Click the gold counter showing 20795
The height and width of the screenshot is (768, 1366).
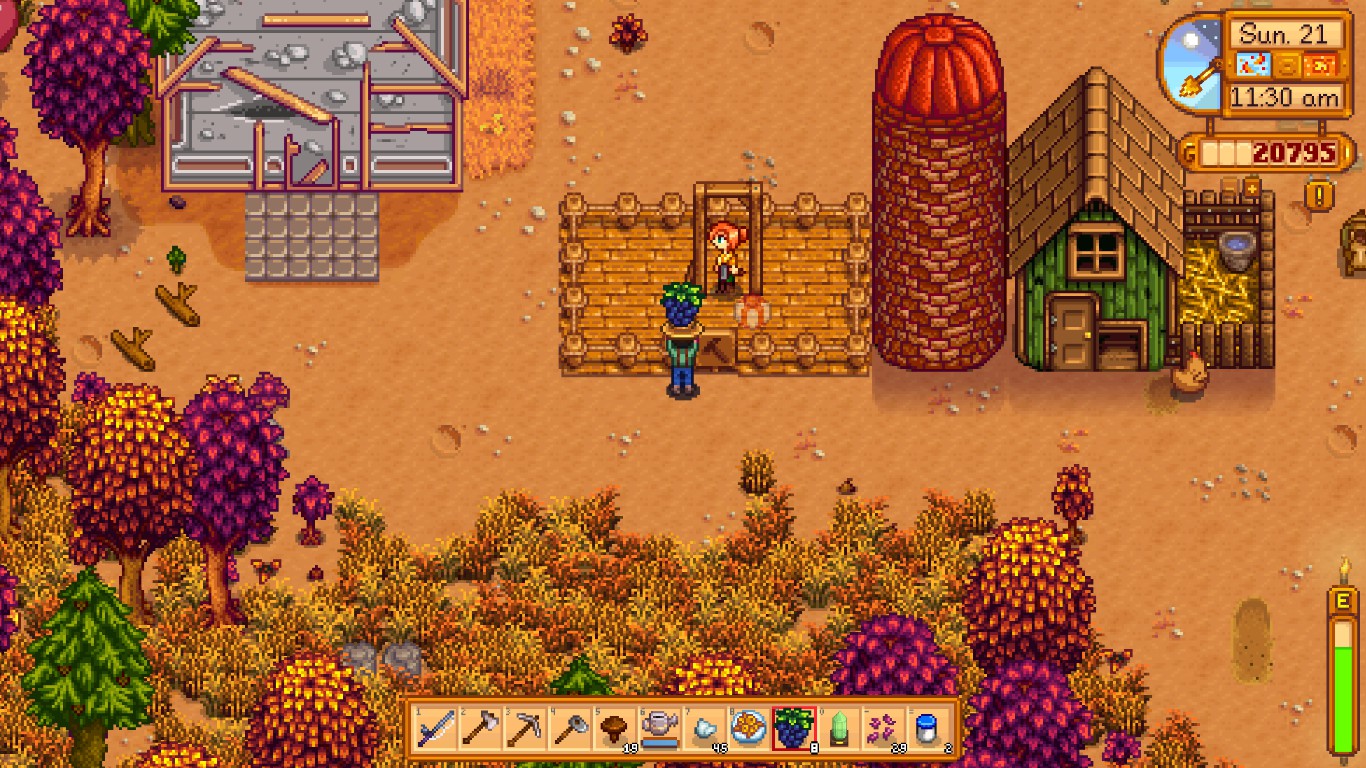[1293, 150]
